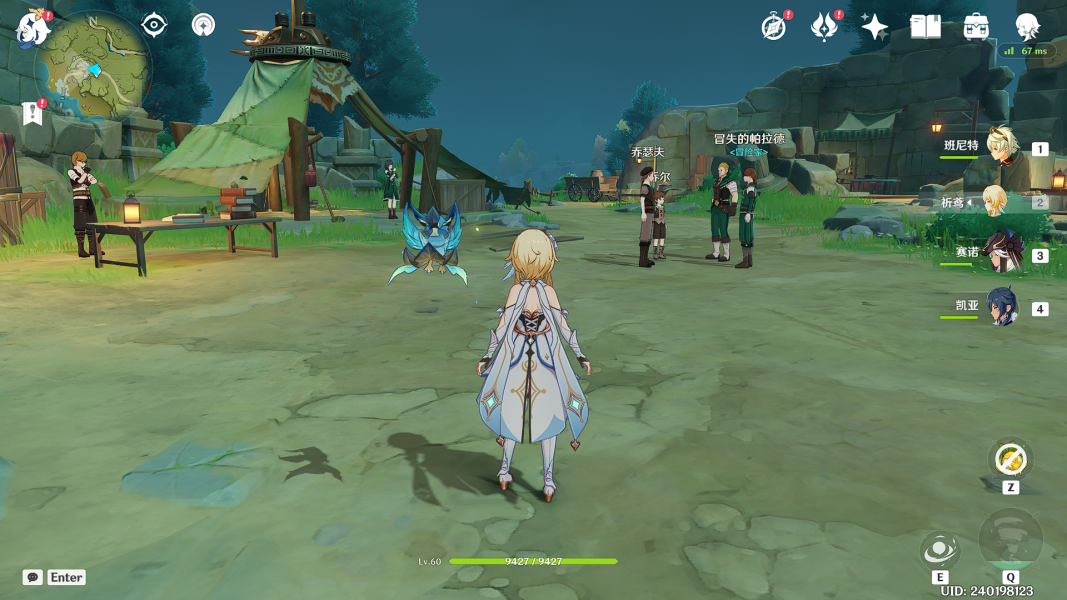Screen dimensions: 1067x600
Task: Toggle the eye-shaped elemental sight icon
Action: click(154, 24)
